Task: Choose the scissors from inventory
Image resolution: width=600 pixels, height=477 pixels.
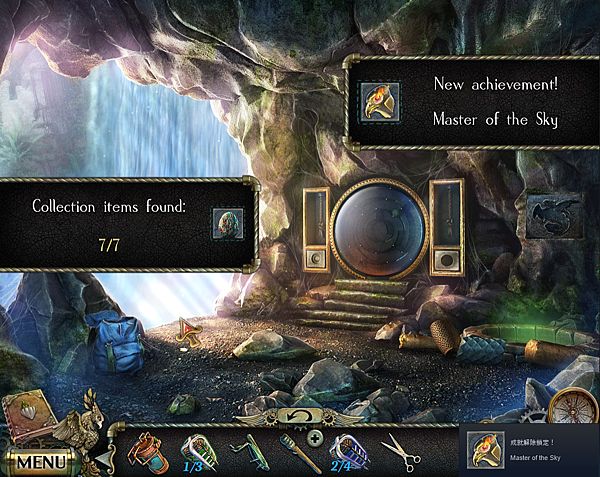Action: (x=399, y=453)
